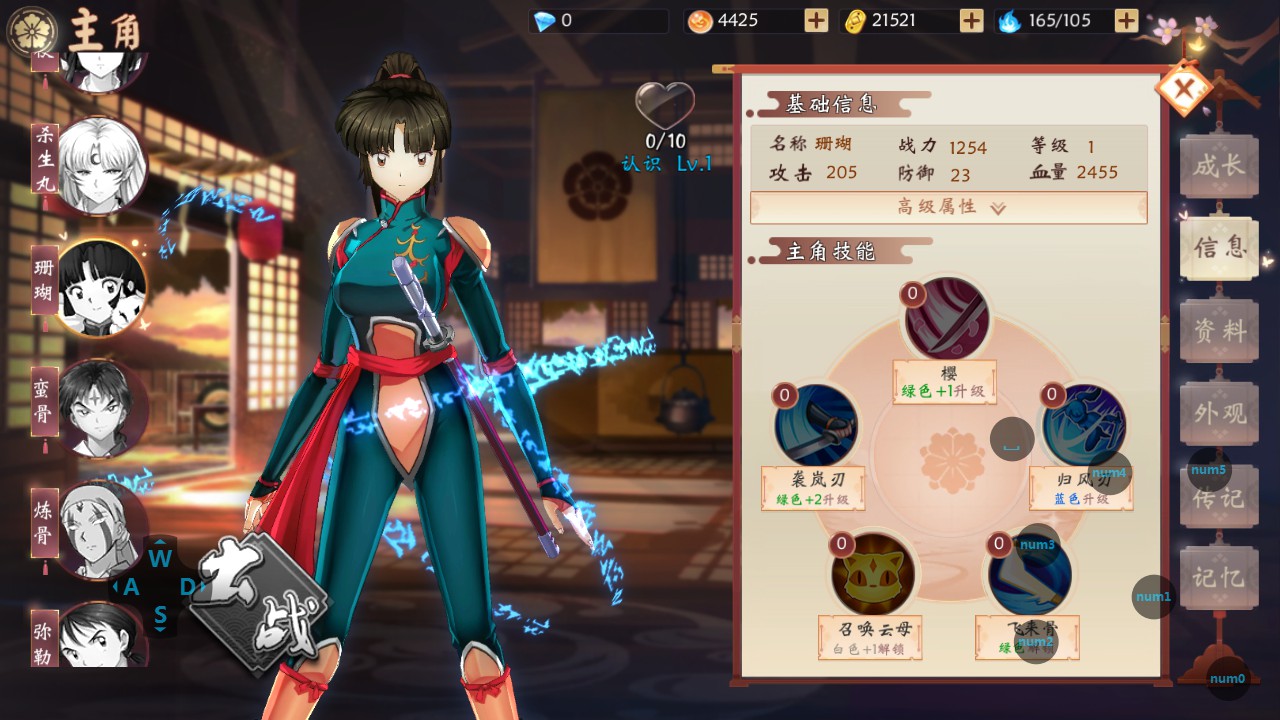Viewport: 1280px width, 720px height.
Task: Open the 召唤云母 skill
Action: [872, 574]
